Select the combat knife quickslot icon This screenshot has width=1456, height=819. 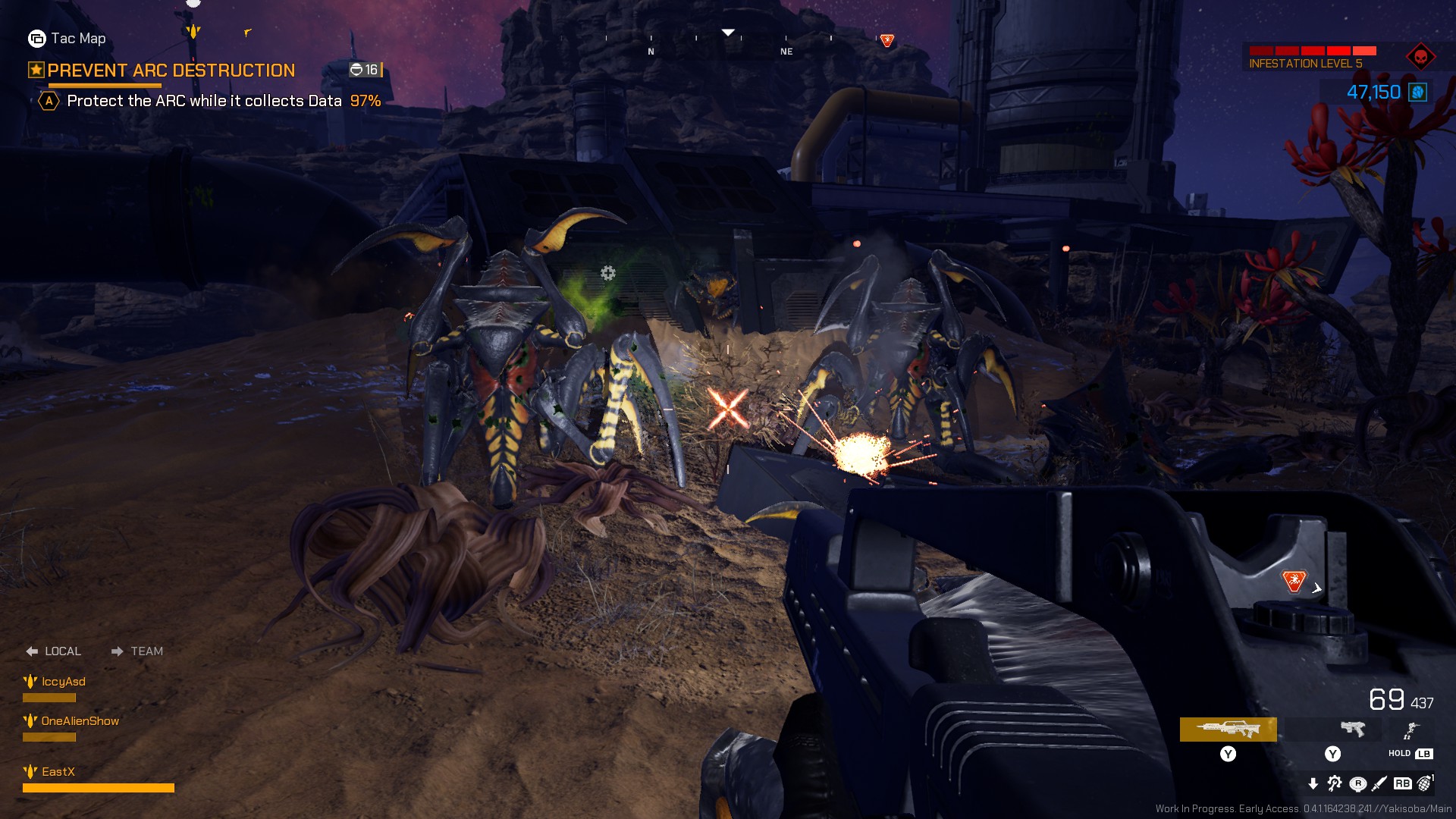click(1380, 784)
